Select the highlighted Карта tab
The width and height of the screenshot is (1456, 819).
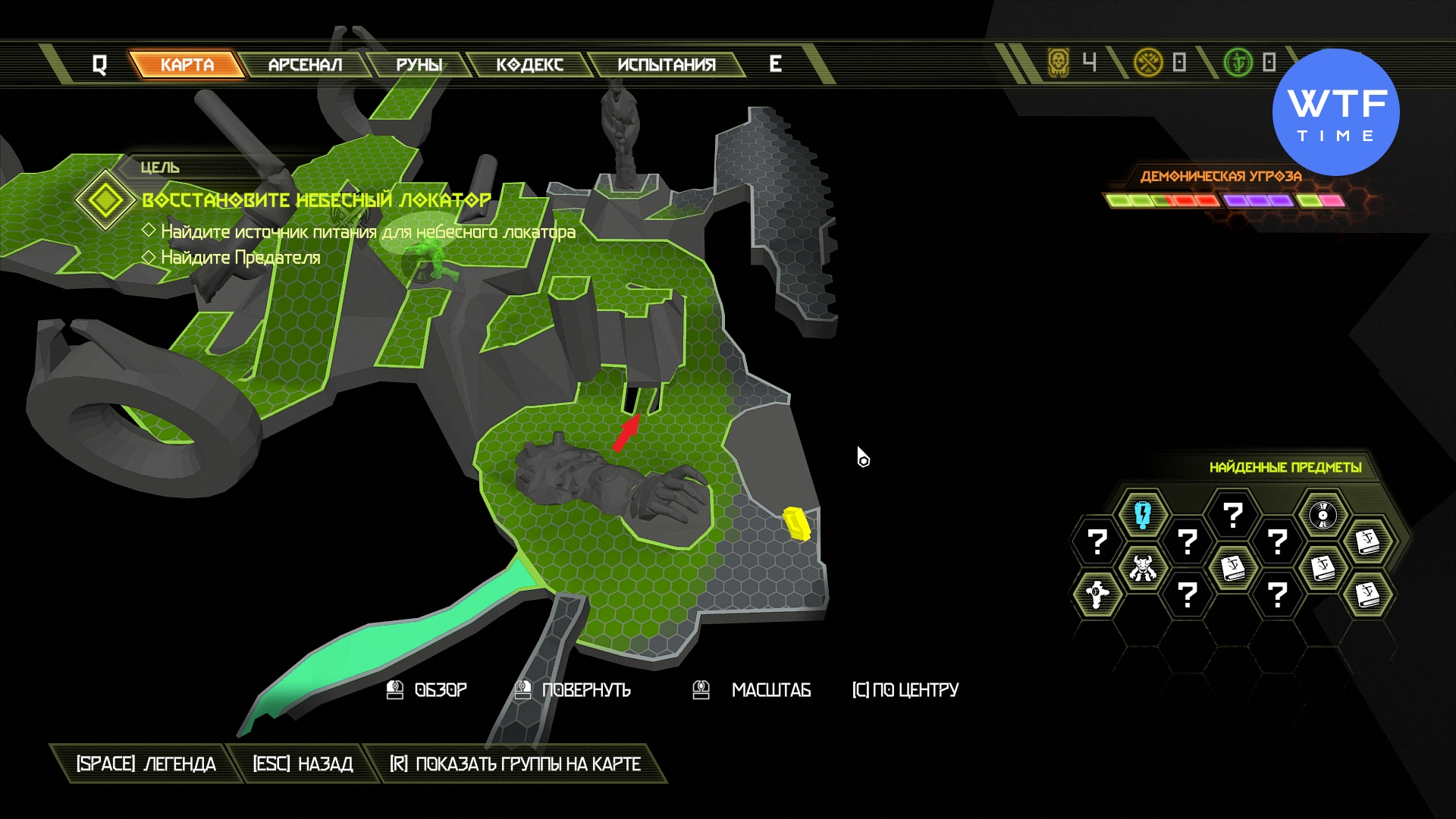point(187,64)
